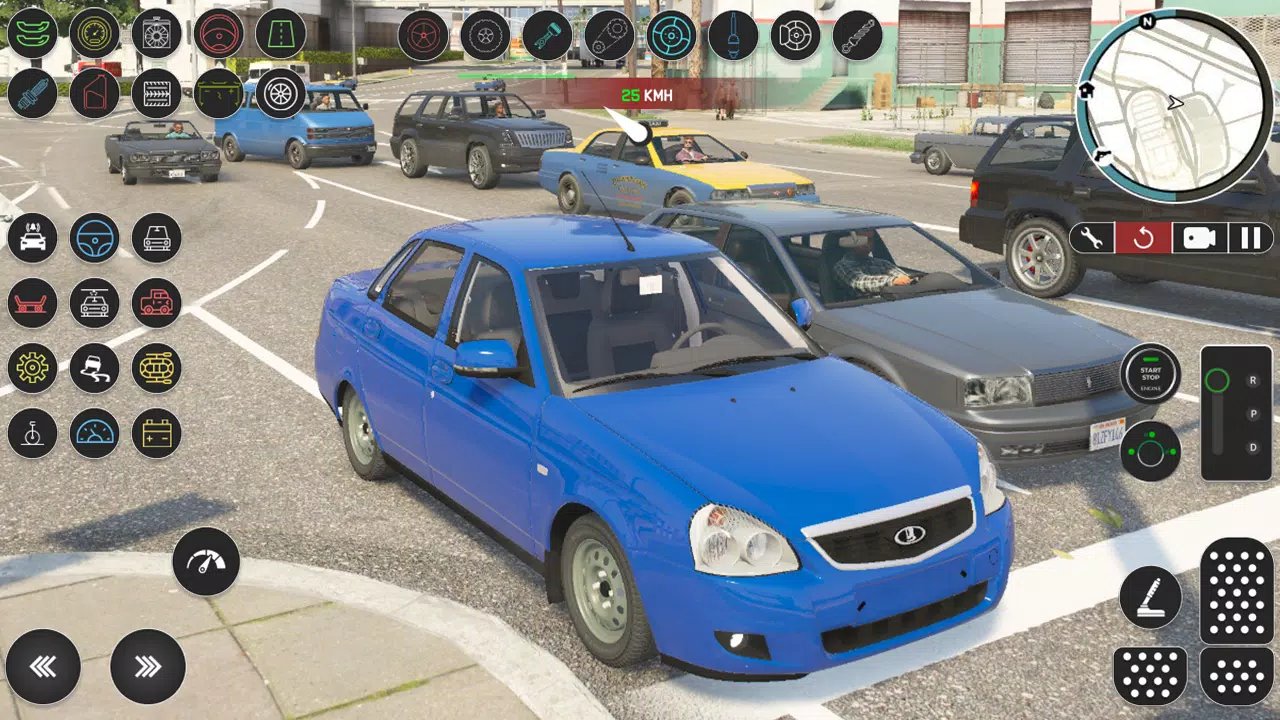Select the red oil canister icon
Screen dimensions: 1280x720
pyautogui.click(x=94, y=94)
